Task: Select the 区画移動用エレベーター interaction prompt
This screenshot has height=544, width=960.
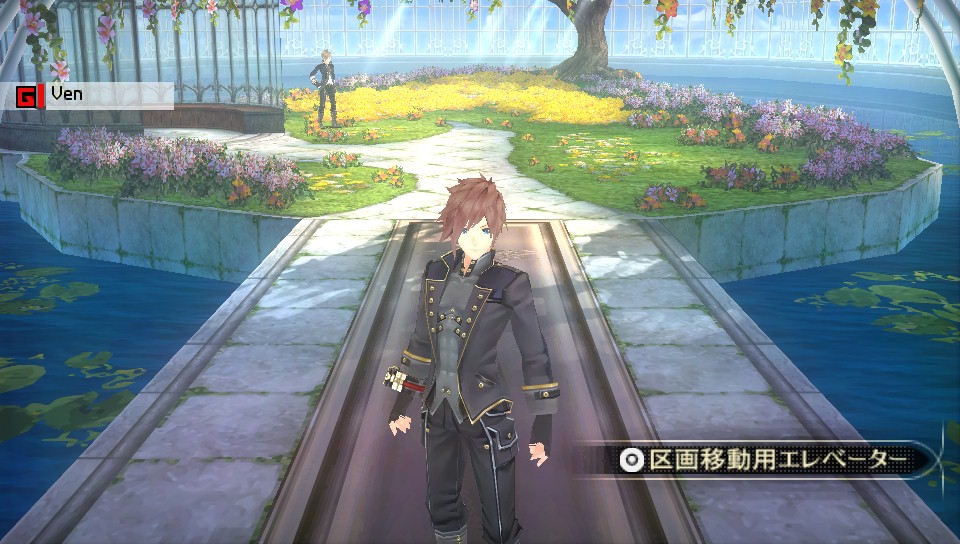Action: point(767,460)
